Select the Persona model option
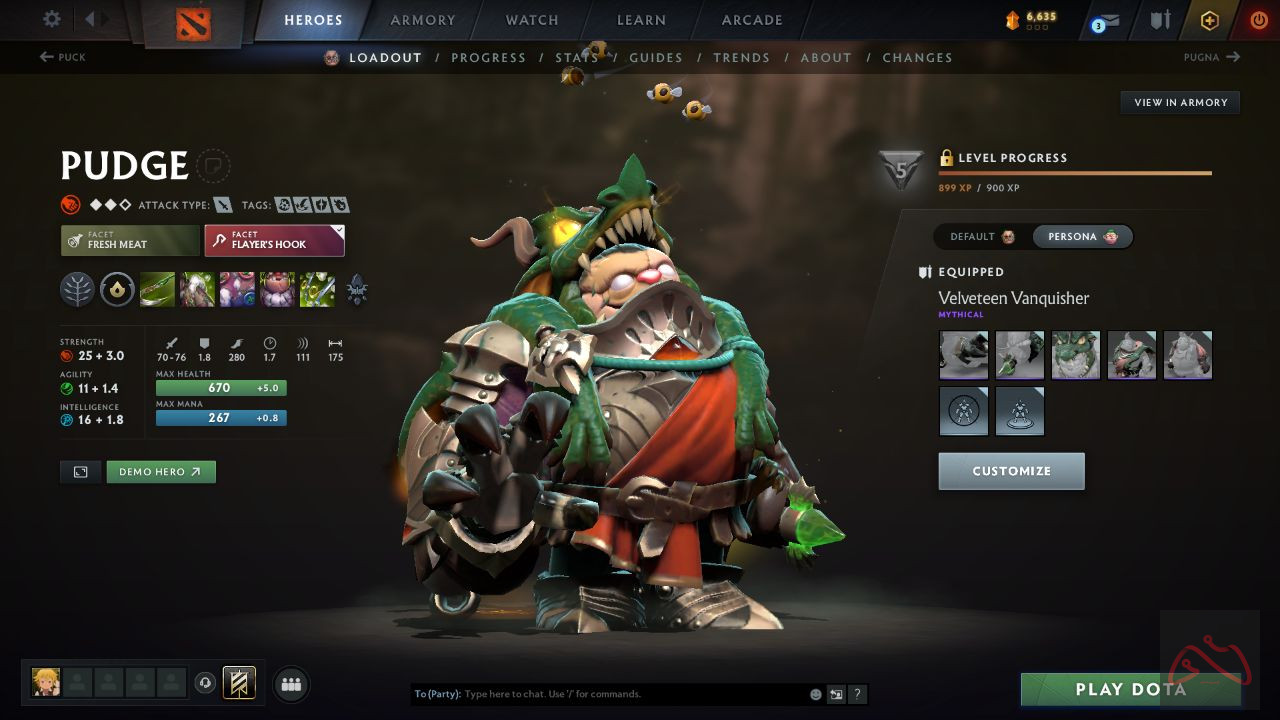The image size is (1280, 720). [x=1082, y=237]
